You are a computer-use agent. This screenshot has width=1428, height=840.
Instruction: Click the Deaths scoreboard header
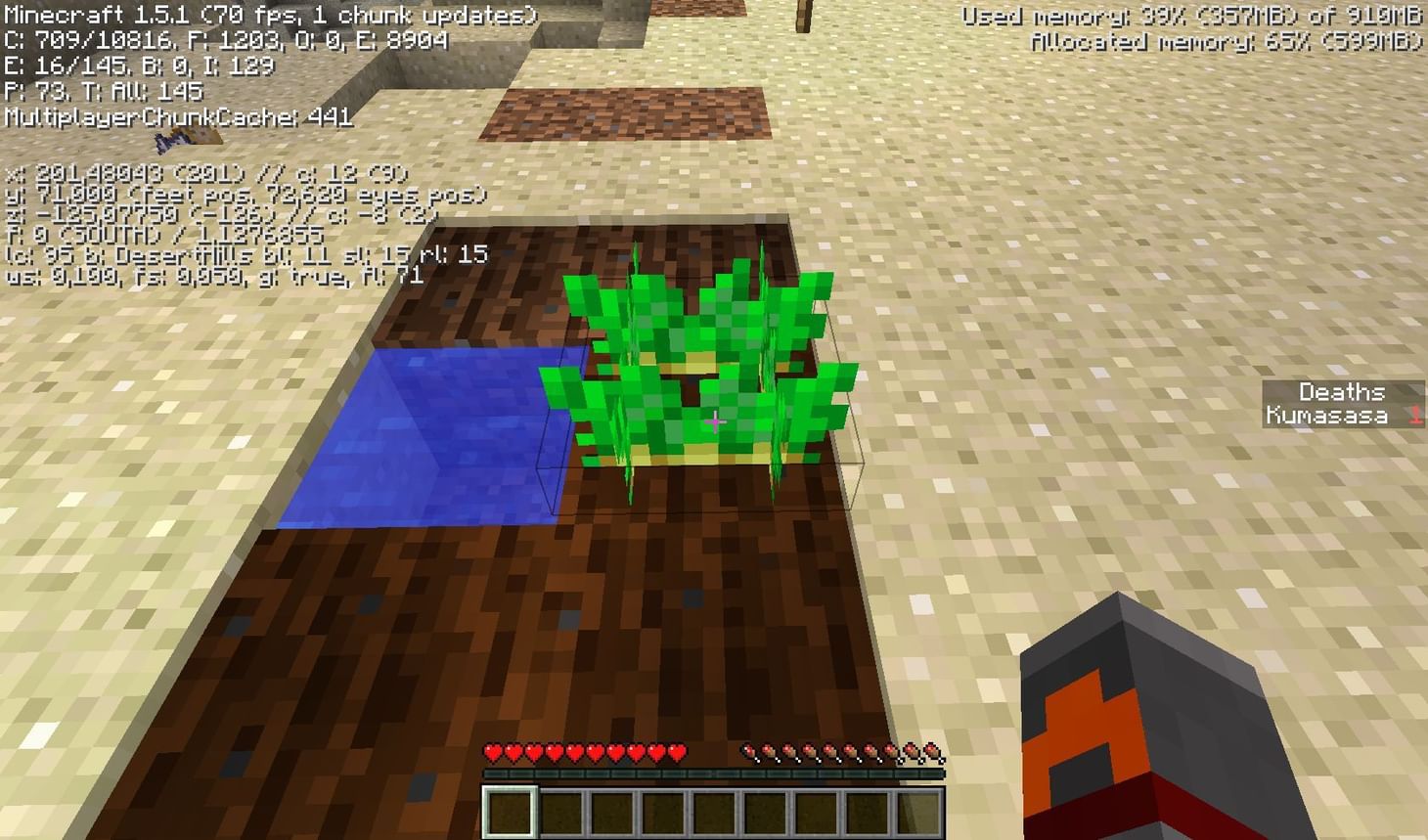click(1341, 392)
